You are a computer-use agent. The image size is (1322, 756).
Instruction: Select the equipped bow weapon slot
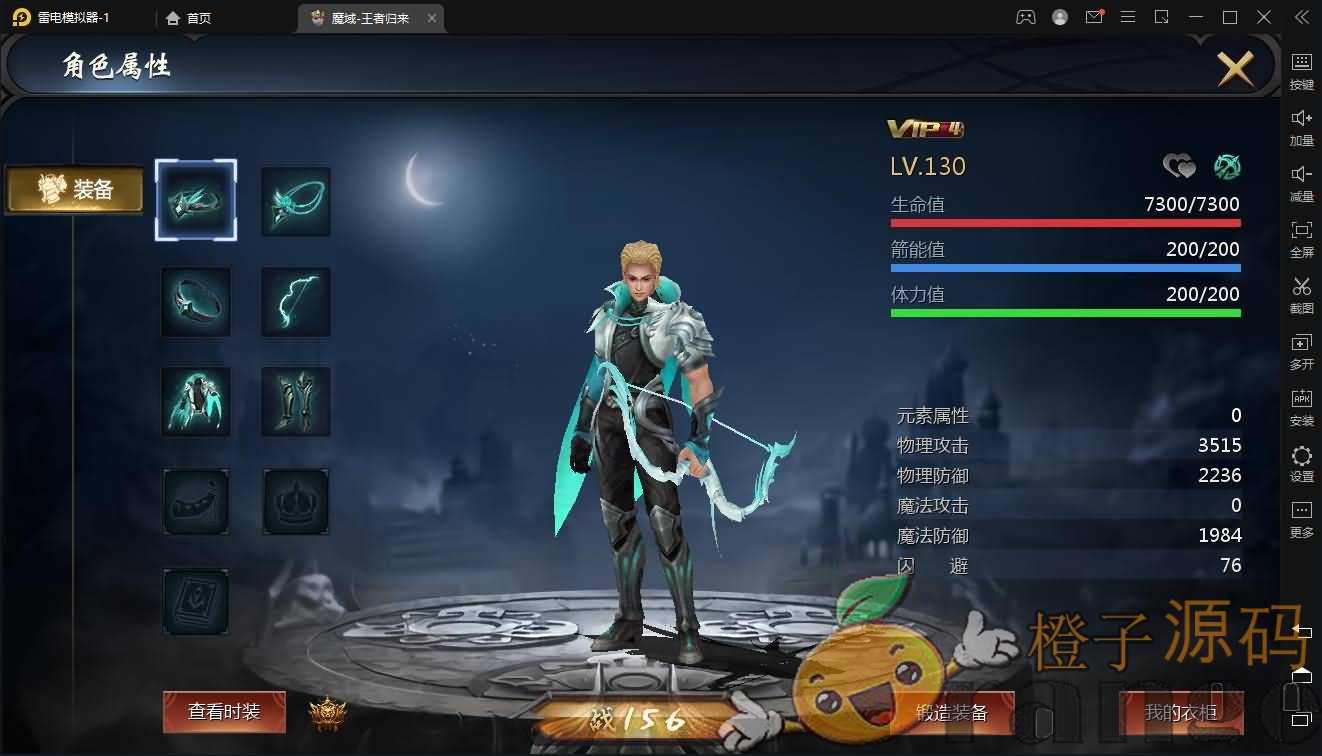pos(296,301)
